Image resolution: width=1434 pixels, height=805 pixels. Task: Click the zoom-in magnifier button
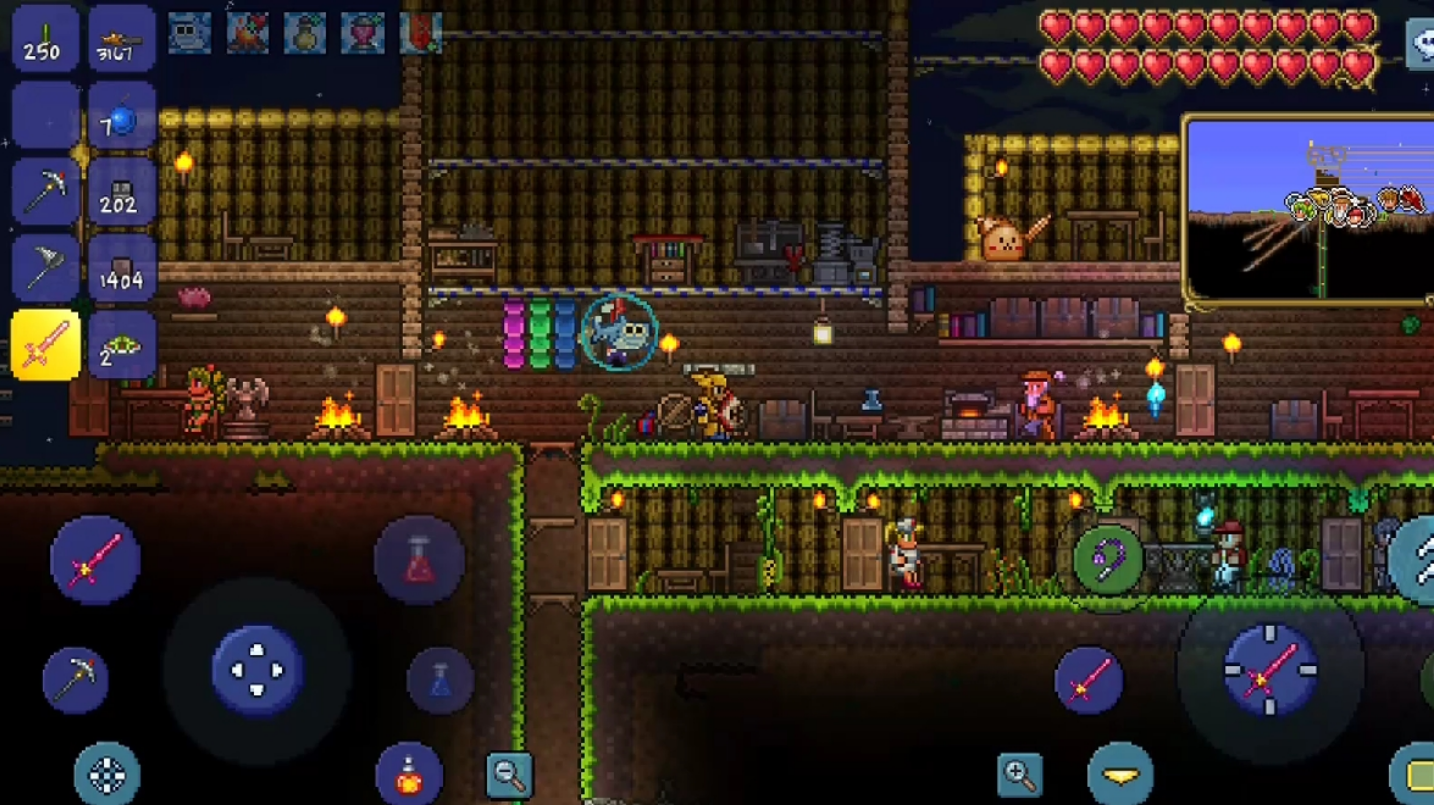point(1020,773)
